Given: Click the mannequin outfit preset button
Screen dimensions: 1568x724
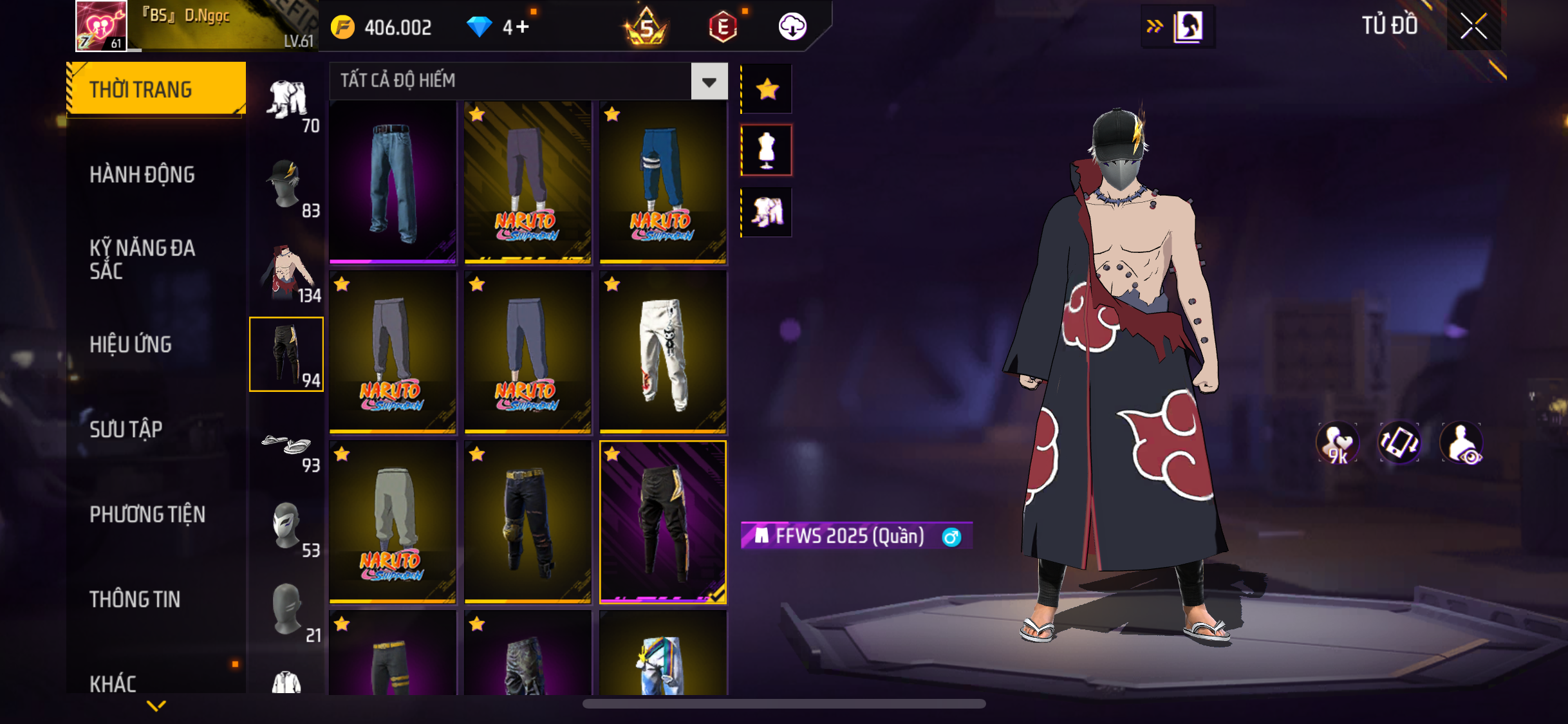Looking at the screenshot, I should [767, 150].
